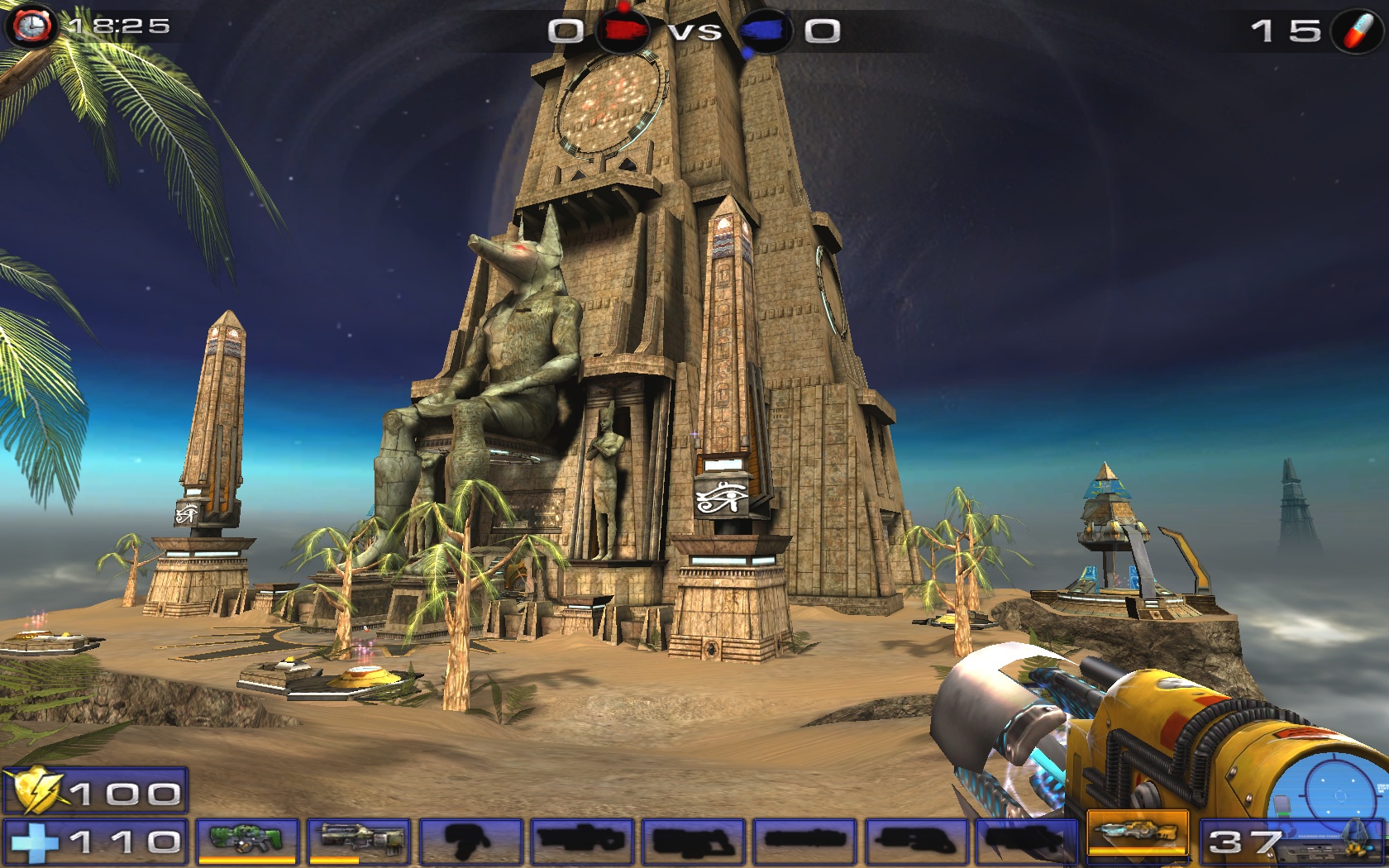
Task: Click the blue health cross icon
Action: (x=33, y=842)
